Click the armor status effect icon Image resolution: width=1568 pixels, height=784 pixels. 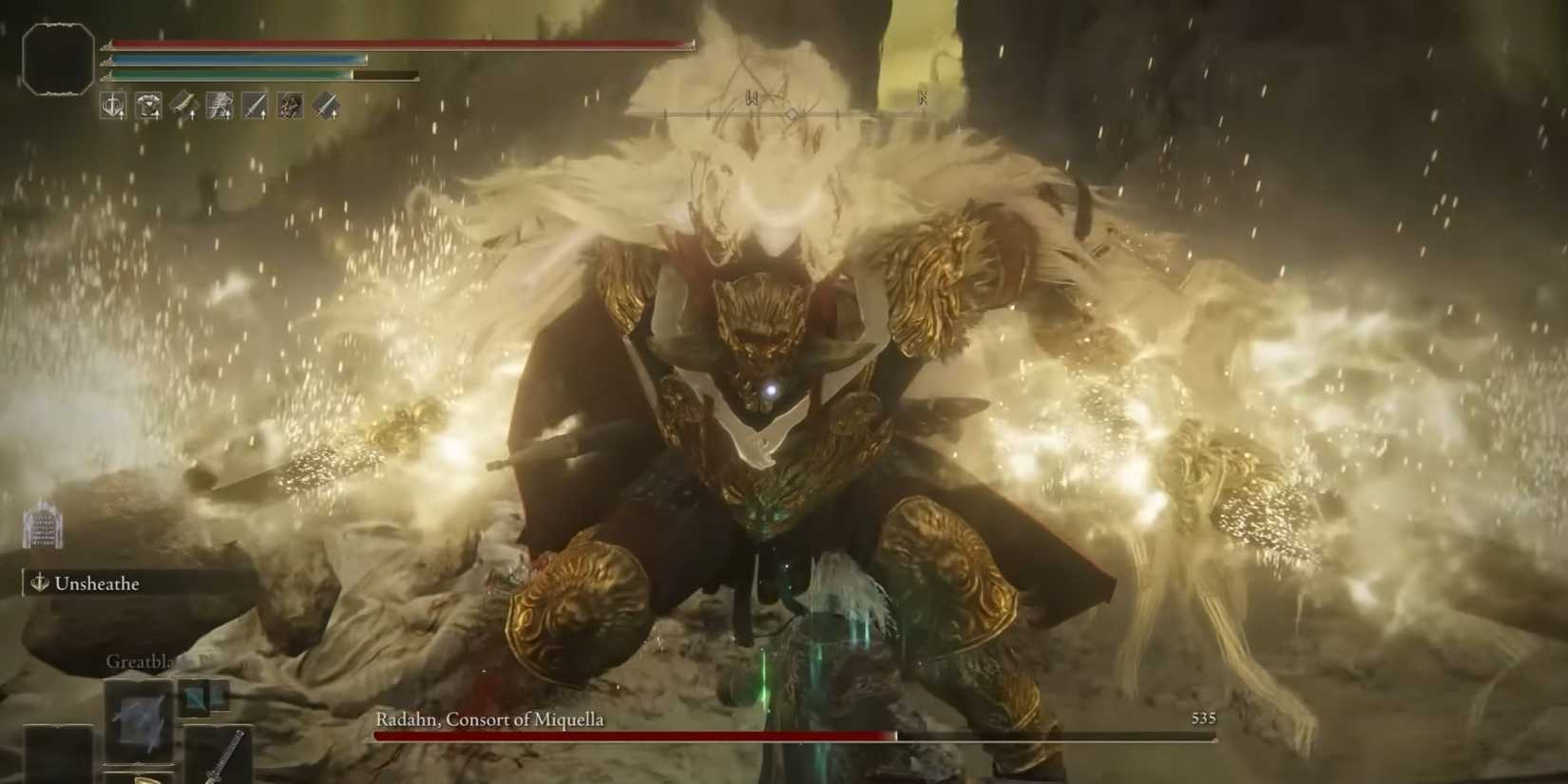pyautogui.click(x=149, y=105)
